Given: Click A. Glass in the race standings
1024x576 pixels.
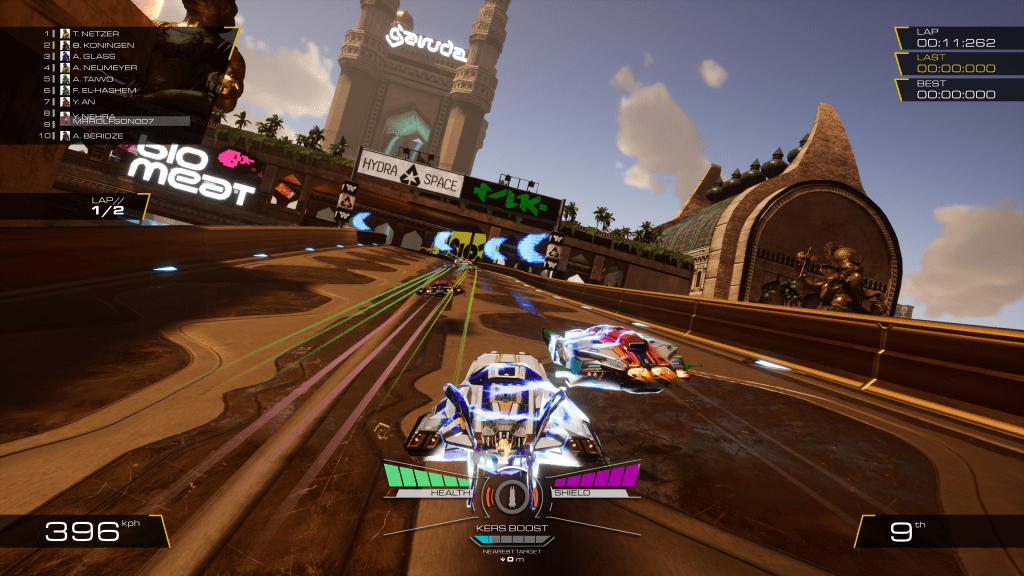Looking at the screenshot, I should tap(94, 56).
